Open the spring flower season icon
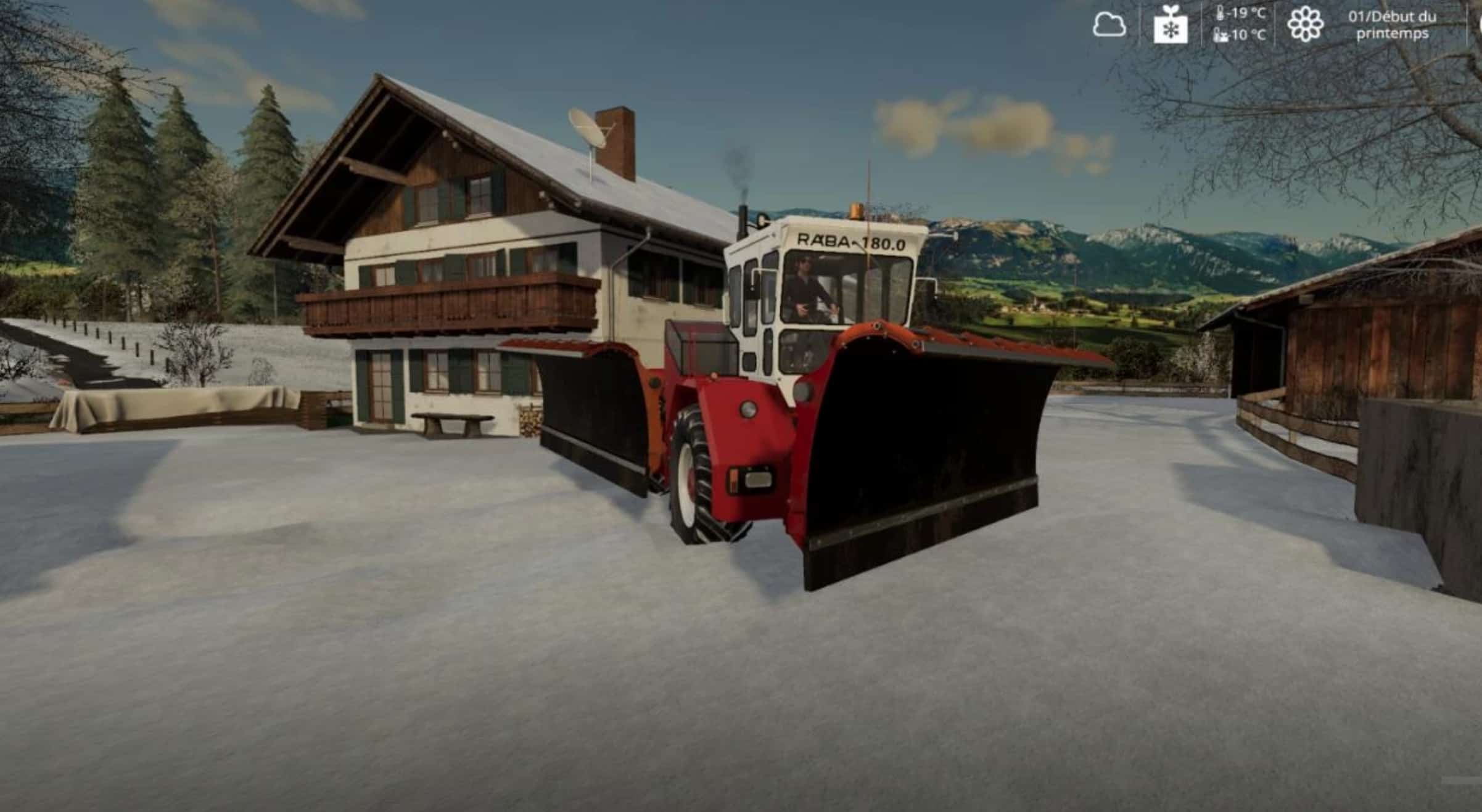This screenshot has height=812, width=1482. [x=1305, y=25]
